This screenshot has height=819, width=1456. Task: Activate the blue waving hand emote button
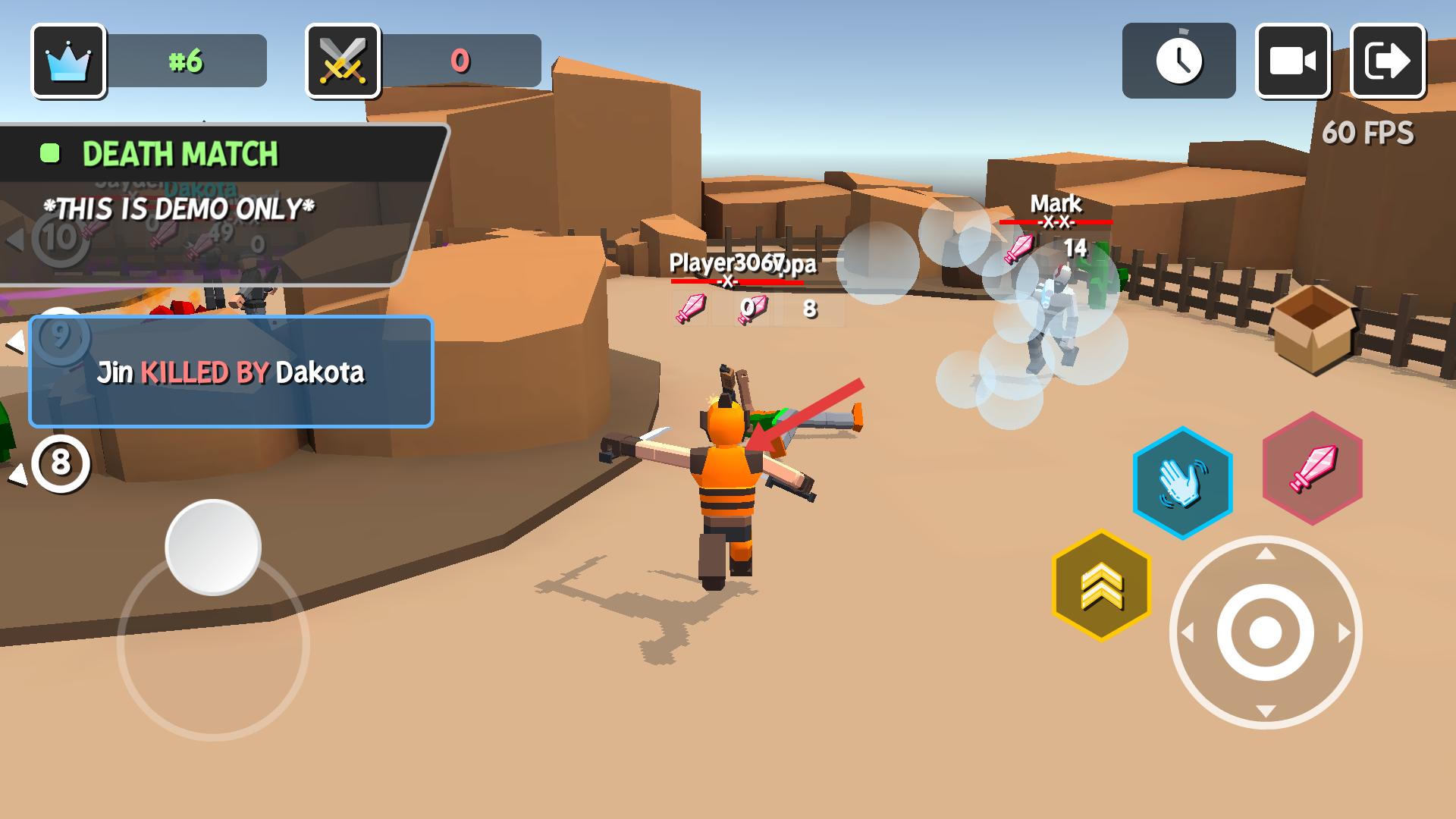(1182, 483)
